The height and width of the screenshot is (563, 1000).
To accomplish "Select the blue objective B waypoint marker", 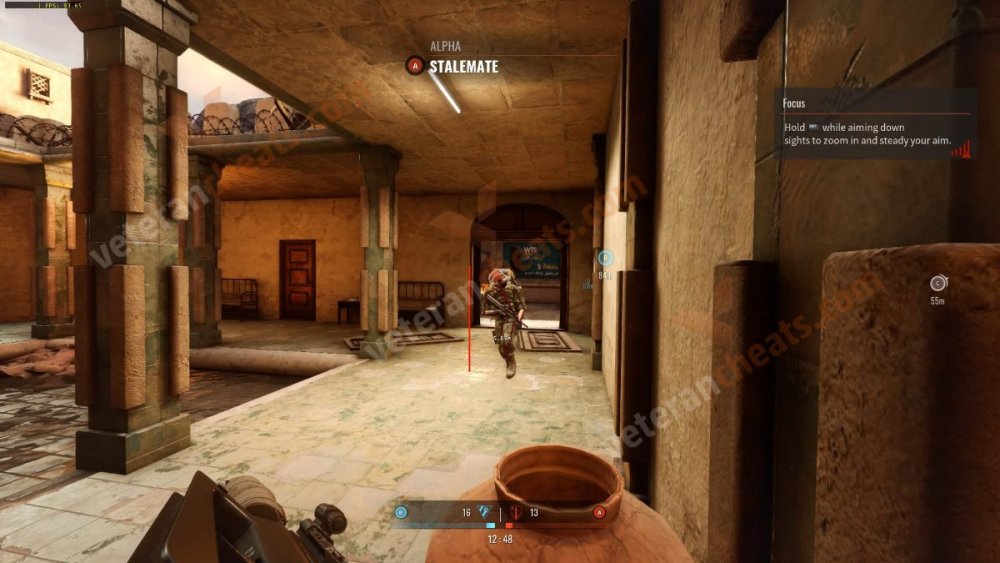I will point(604,258).
